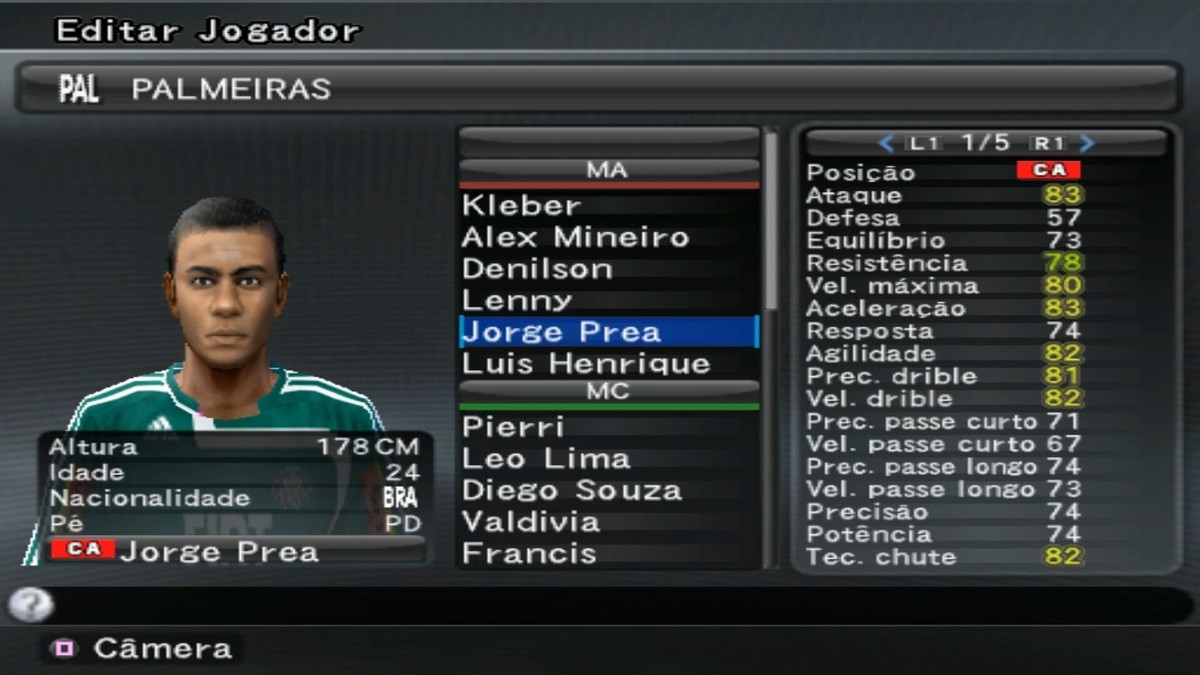Select Diego Souza in the list

click(x=572, y=491)
